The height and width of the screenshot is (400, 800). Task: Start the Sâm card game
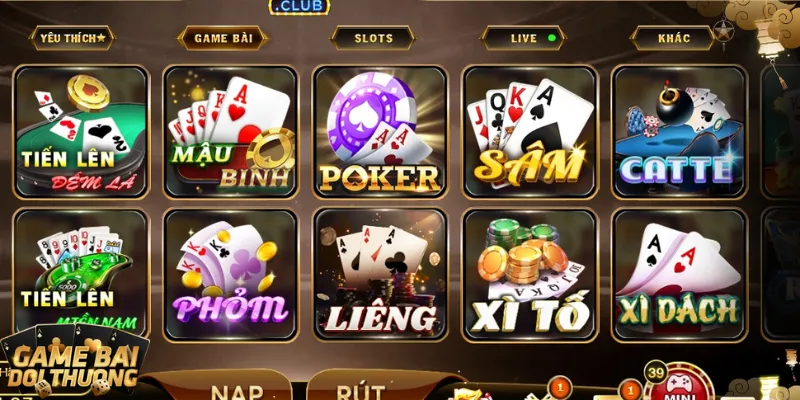(x=529, y=131)
